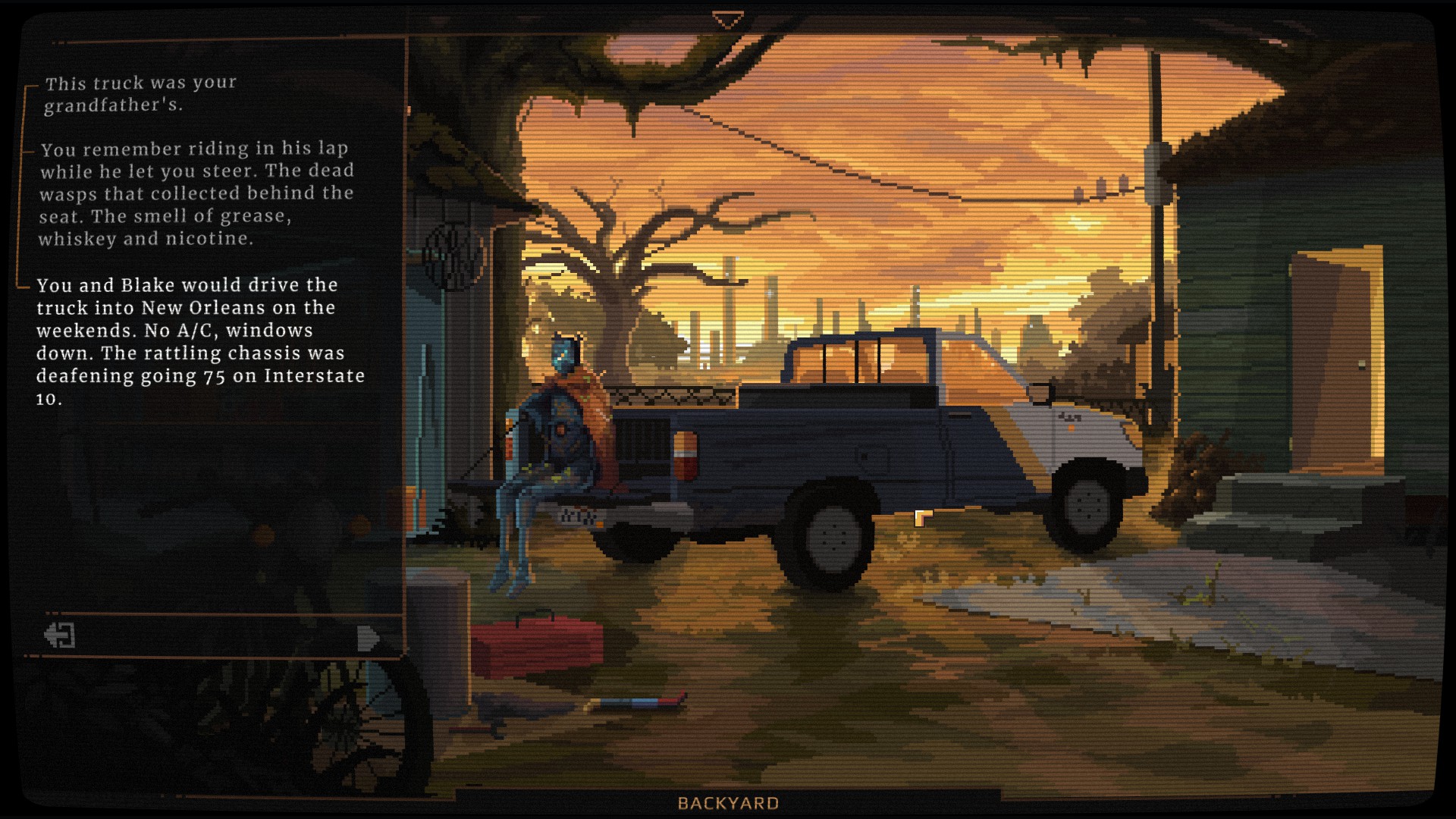1456x819 pixels.
Task: Open the top dropdown triangle tab
Action: click(727, 20)
